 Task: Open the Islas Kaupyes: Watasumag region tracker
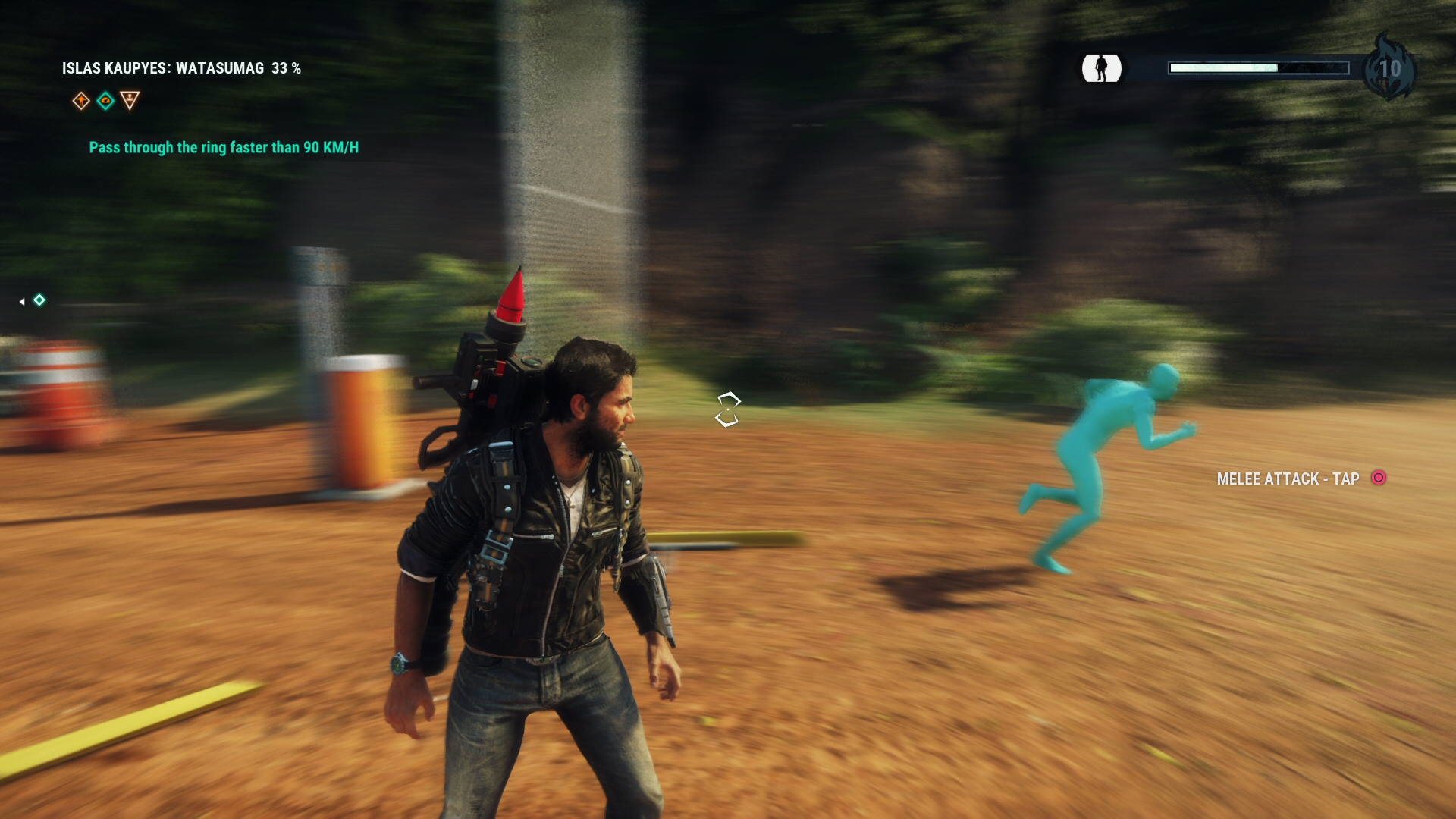tap(181, 68)
